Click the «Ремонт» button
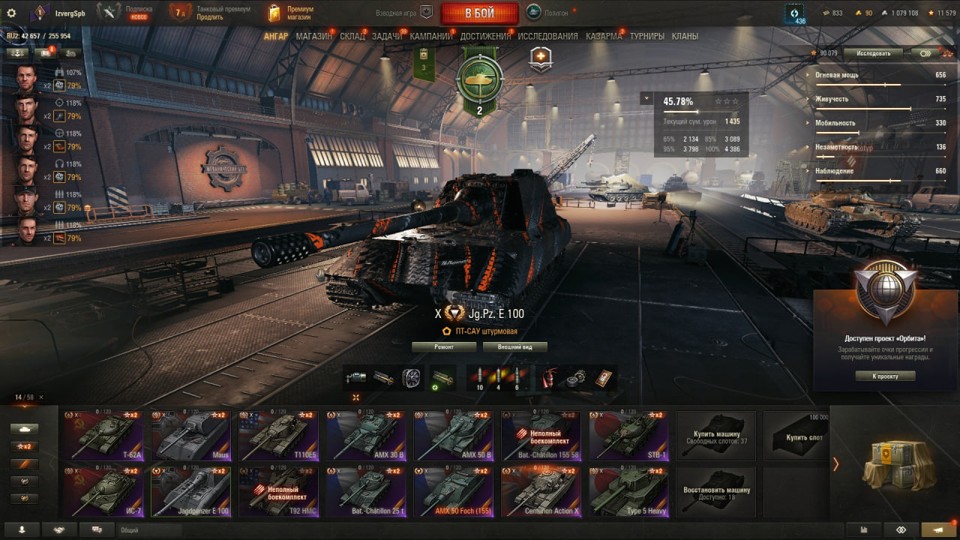 click(443, 347)
